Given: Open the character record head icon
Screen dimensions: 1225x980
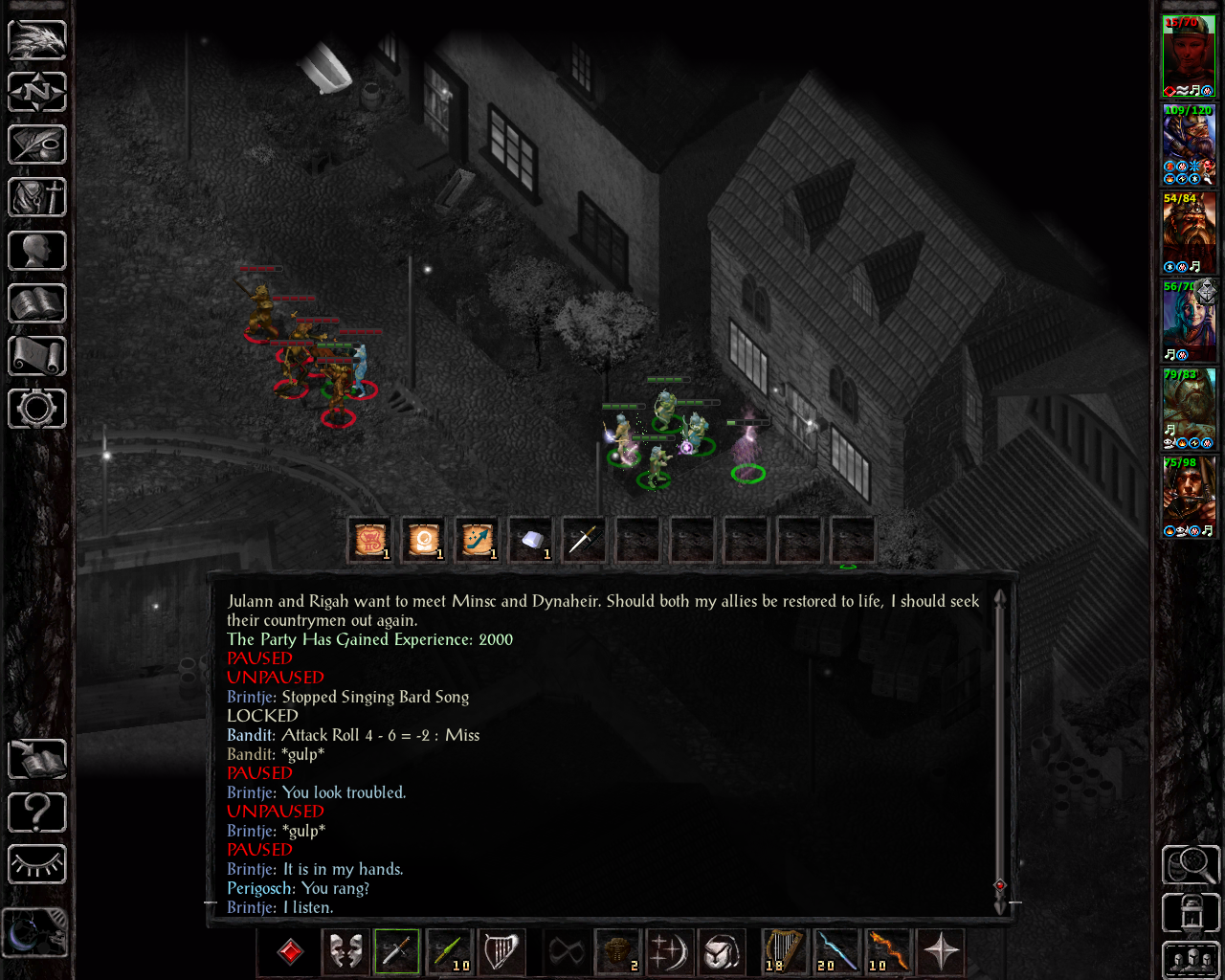Looking at the screenshot, I should [37, 251].
